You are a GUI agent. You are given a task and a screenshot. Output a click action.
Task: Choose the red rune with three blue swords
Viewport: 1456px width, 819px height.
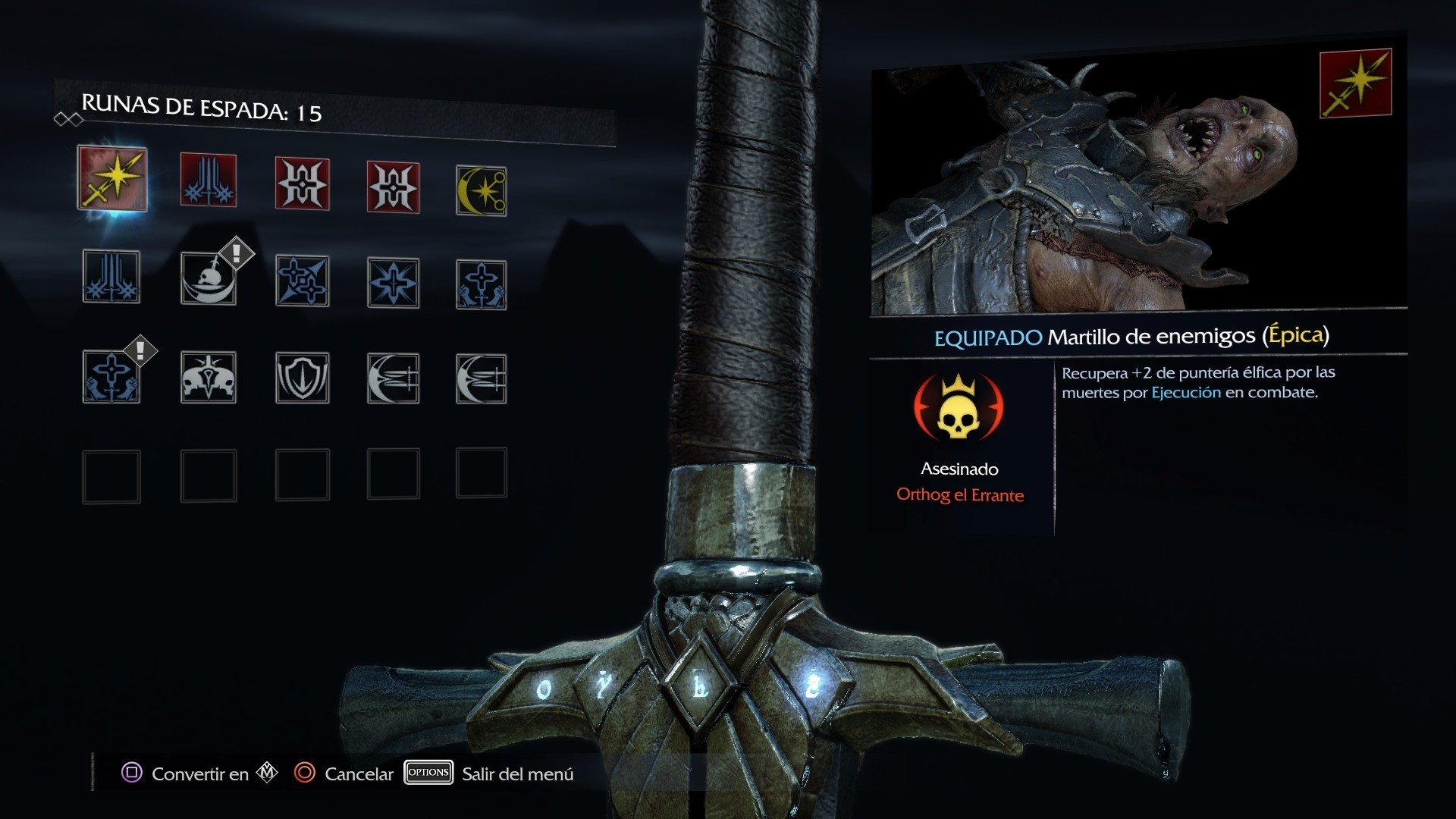pos(209,180)
